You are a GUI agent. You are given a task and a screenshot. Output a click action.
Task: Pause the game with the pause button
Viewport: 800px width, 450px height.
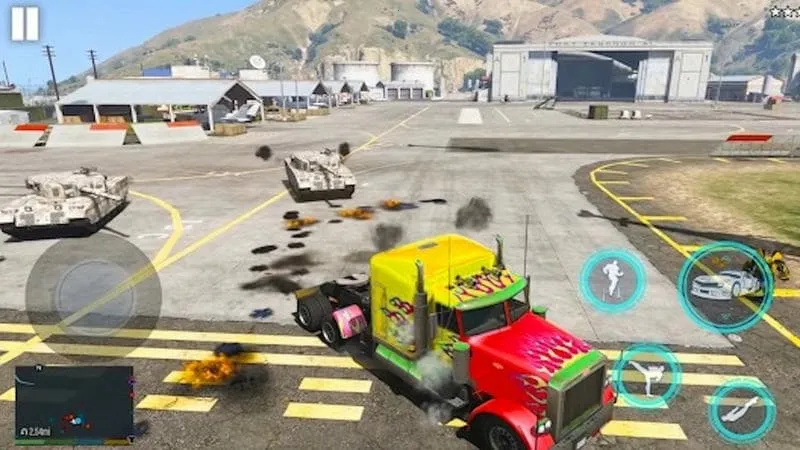[25, 23]
